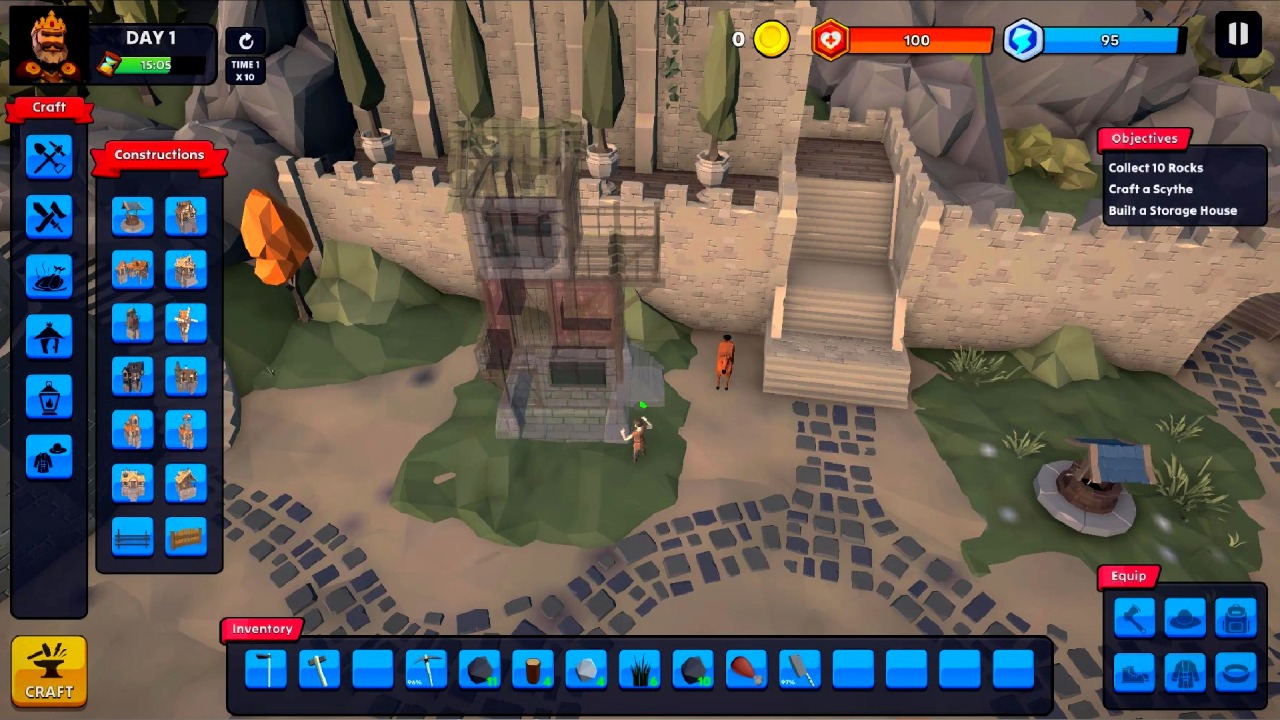Screen dimensions: 1280x720
Task: Select the tent crafting category icon
Action: click(49, 337)
